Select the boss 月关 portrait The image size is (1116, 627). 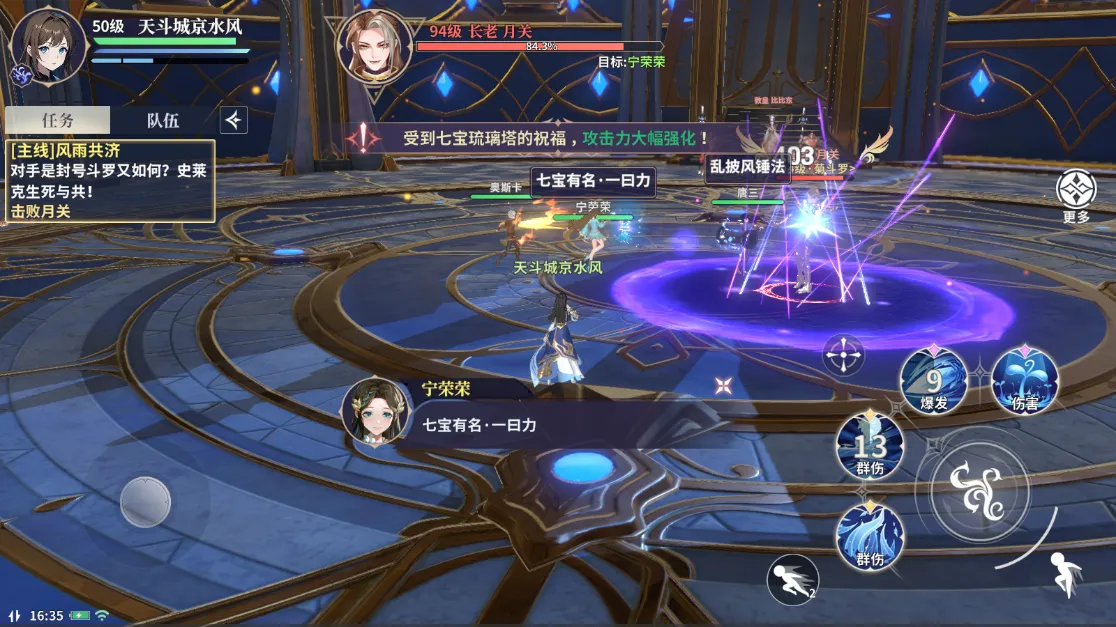pos(375,45)
